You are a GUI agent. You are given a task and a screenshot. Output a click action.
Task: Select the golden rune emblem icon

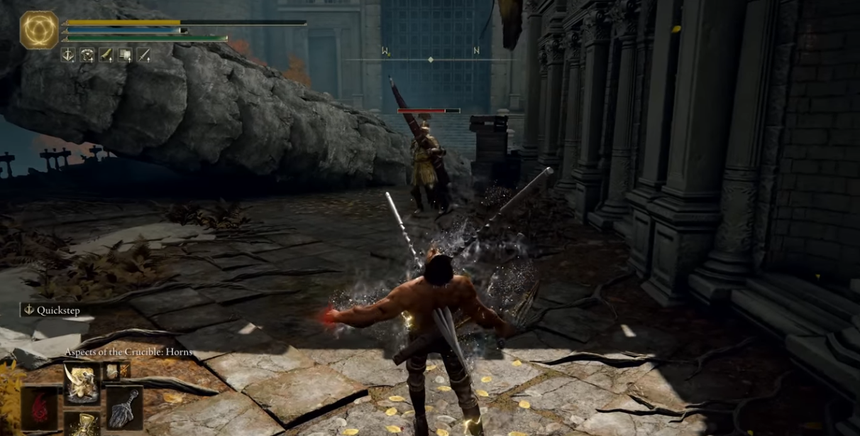tap(39, 30)
